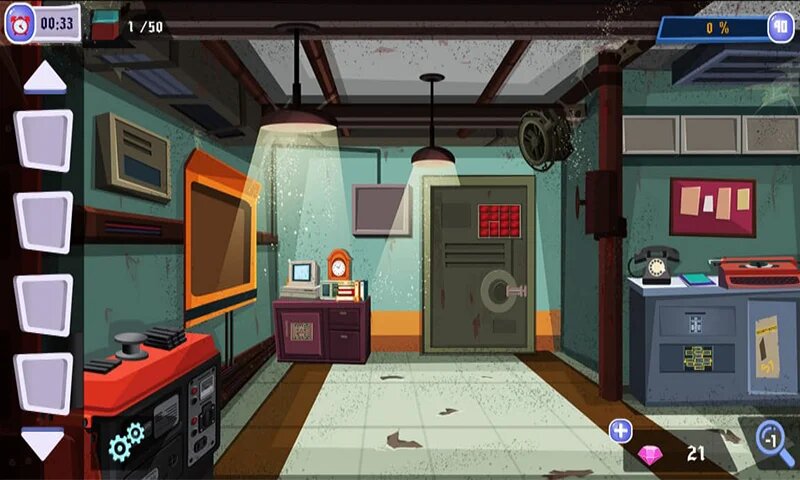Open the chest collection counter icon

click(x=104, y=26)
